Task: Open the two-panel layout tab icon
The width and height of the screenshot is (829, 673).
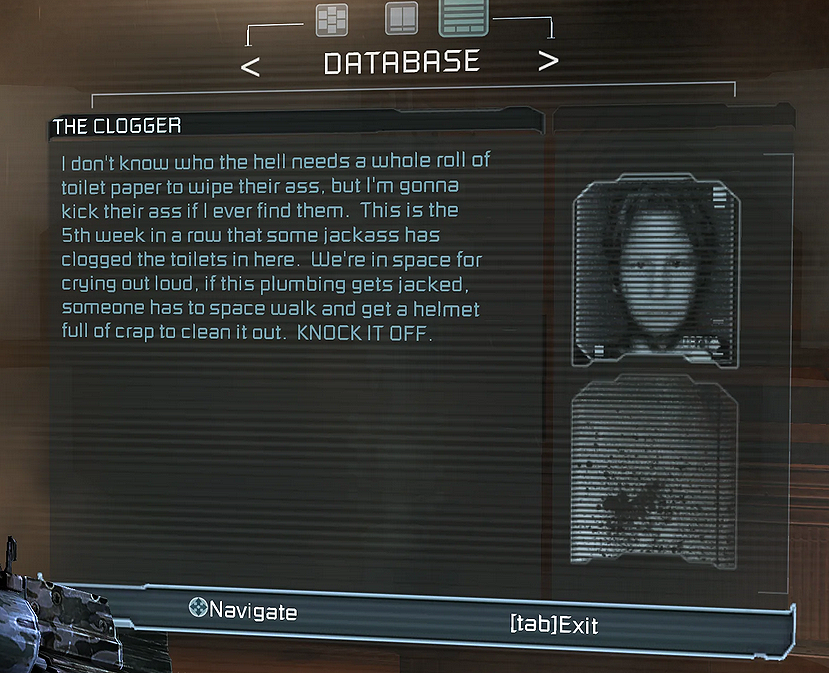Action: (x=402, y=20)
